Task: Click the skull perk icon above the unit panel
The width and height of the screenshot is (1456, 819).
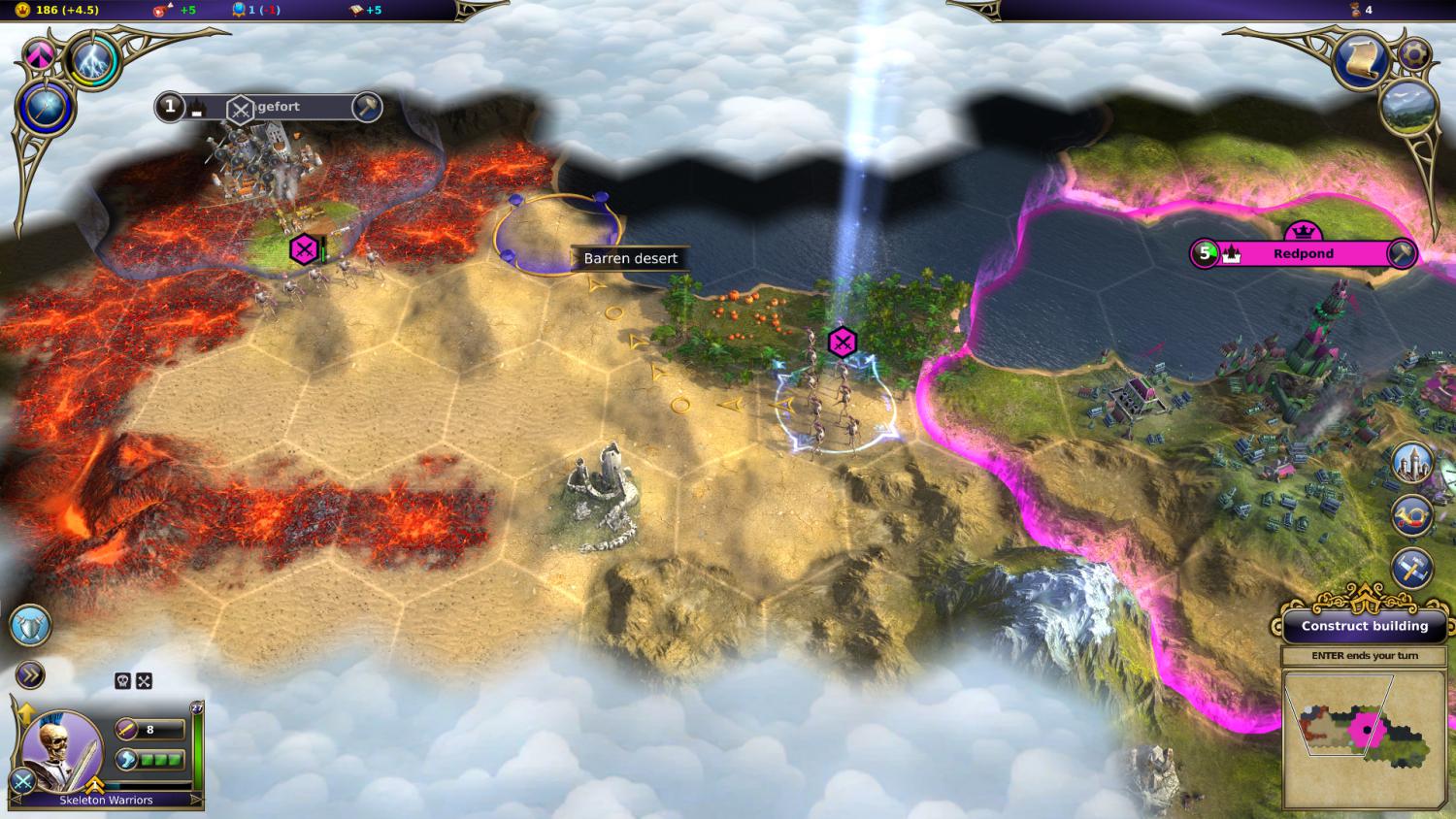Action: tap(123, 680)
